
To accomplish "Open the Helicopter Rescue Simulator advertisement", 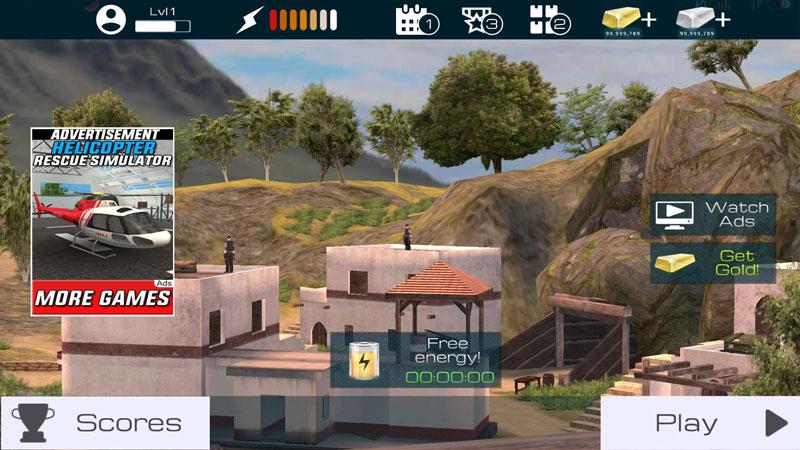I will point(102,221).
